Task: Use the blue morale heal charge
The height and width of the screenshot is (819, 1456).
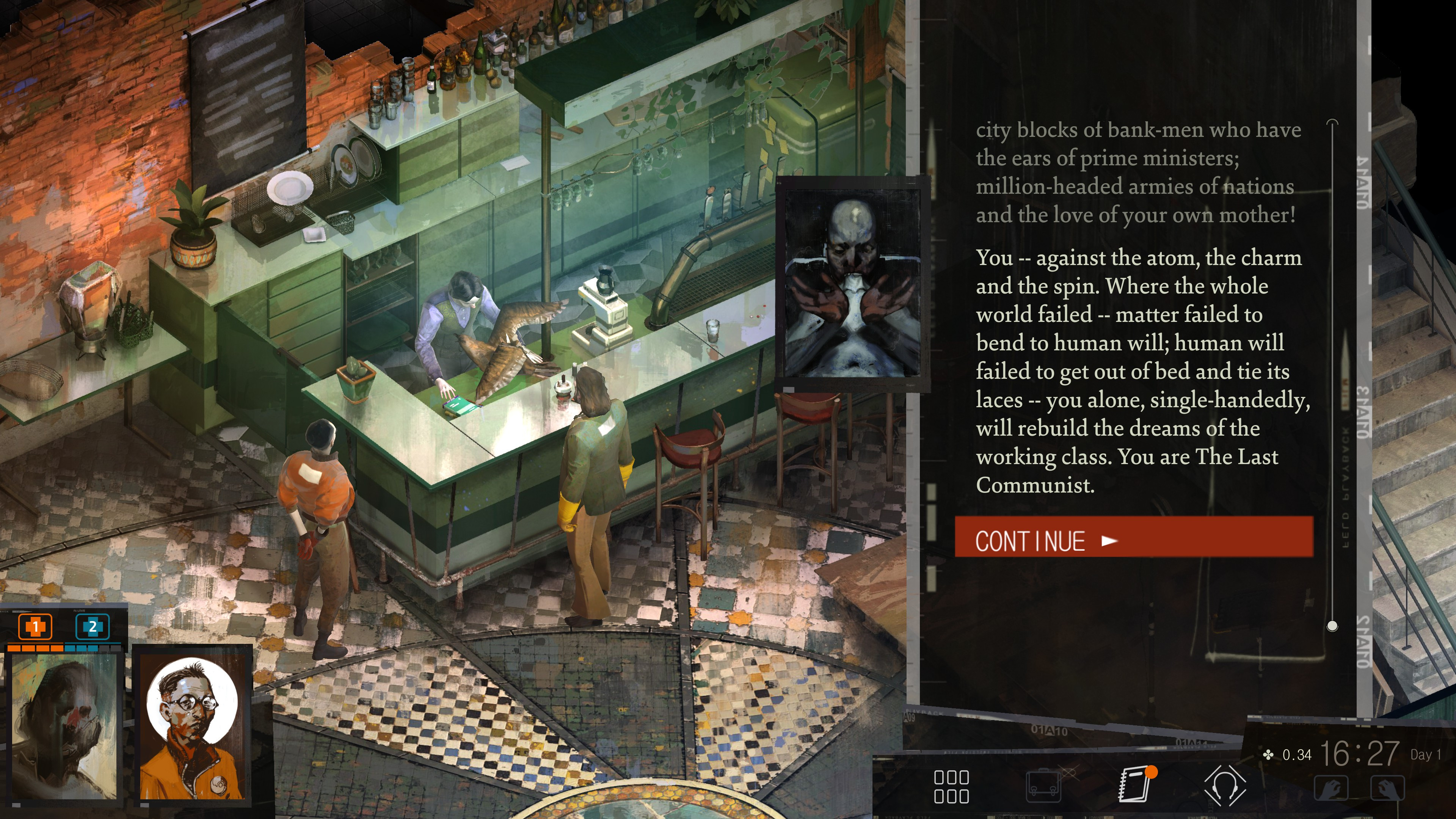Action: click(92, 626)
